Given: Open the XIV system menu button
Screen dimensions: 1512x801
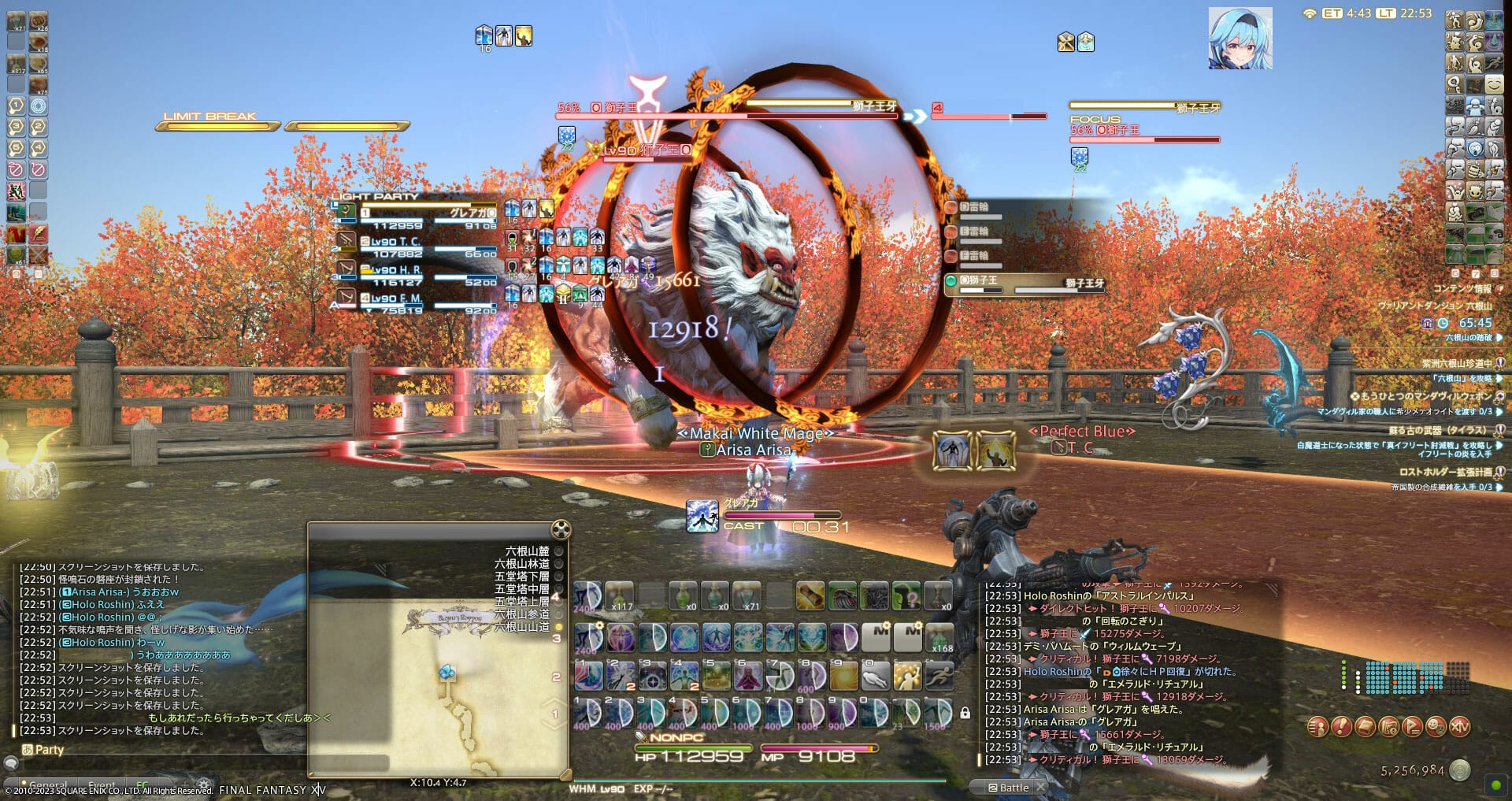Looking at the screenshot, I should (1460, 727).
